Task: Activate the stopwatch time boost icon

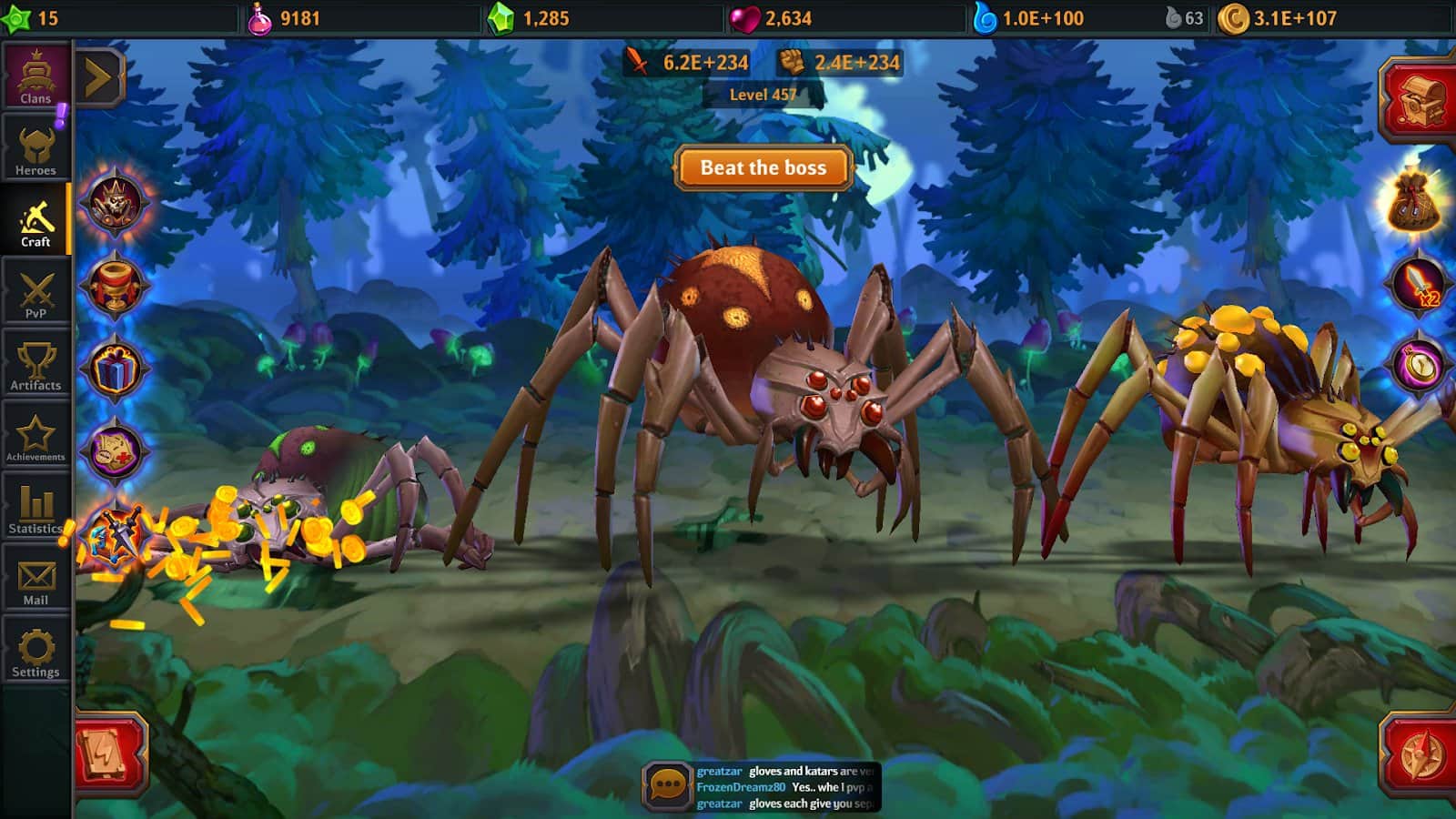Action: tap(1419, 365)
